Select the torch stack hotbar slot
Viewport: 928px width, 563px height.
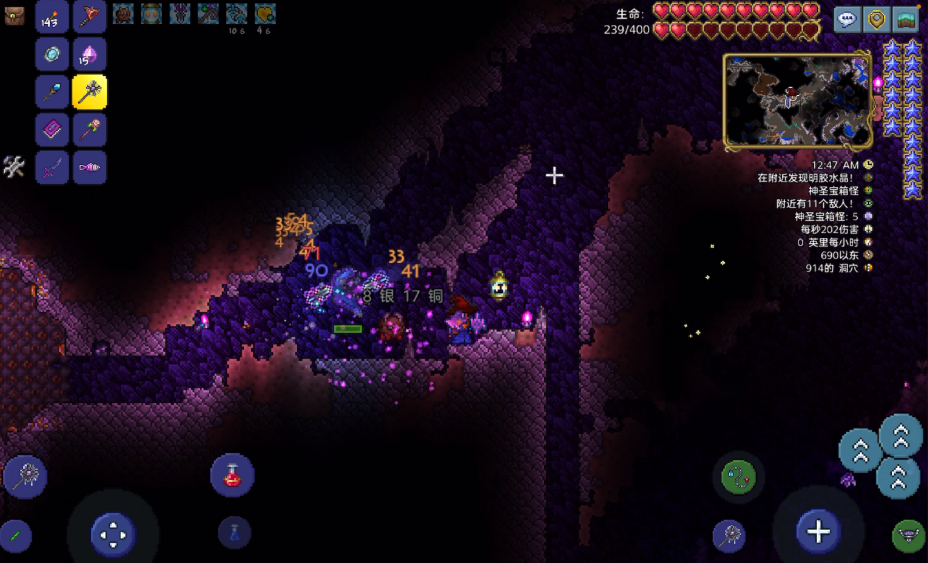coord(52,16)
